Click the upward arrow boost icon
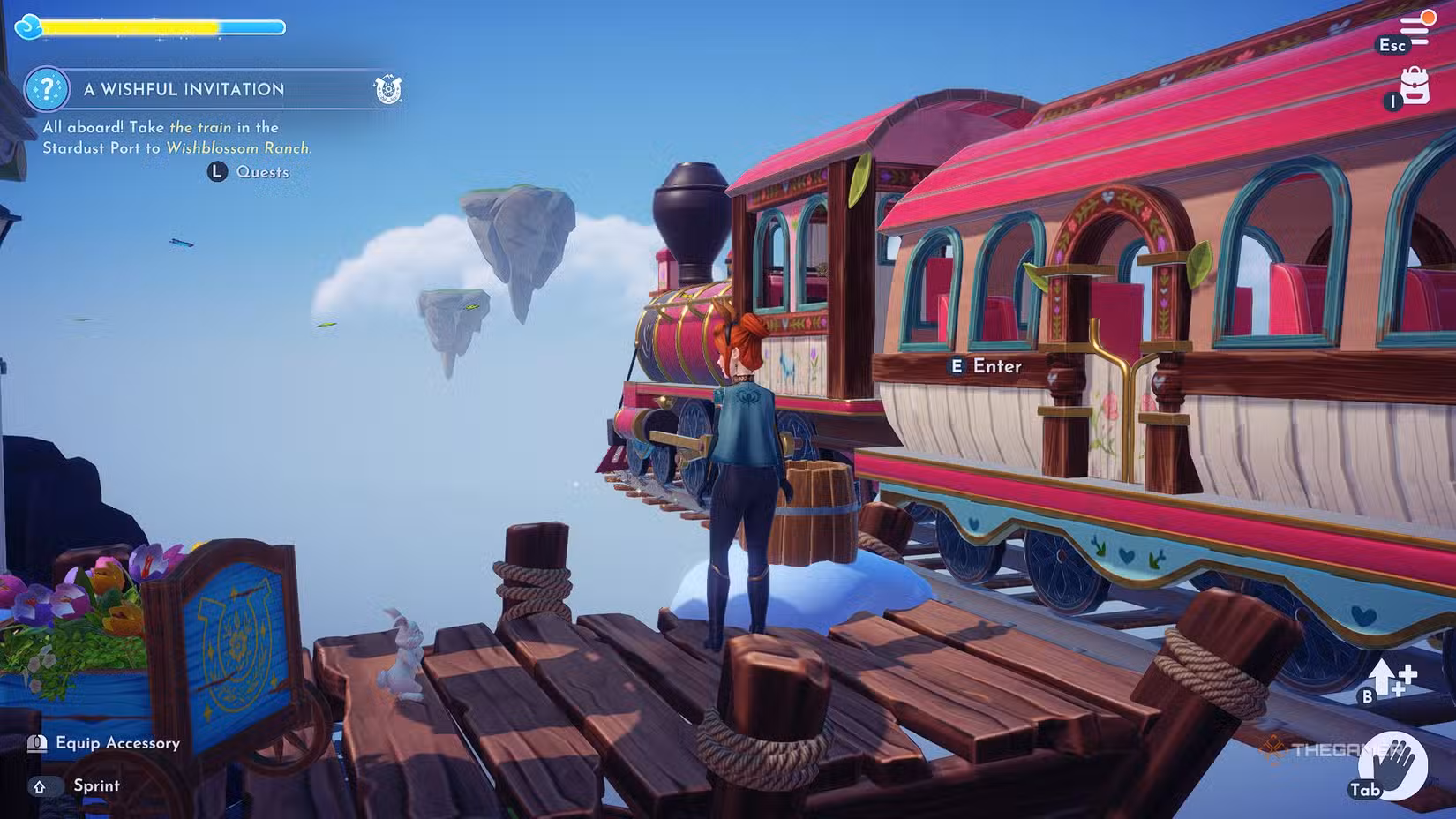Viewport: 1456px width, 819px height. click(1392, 680)
